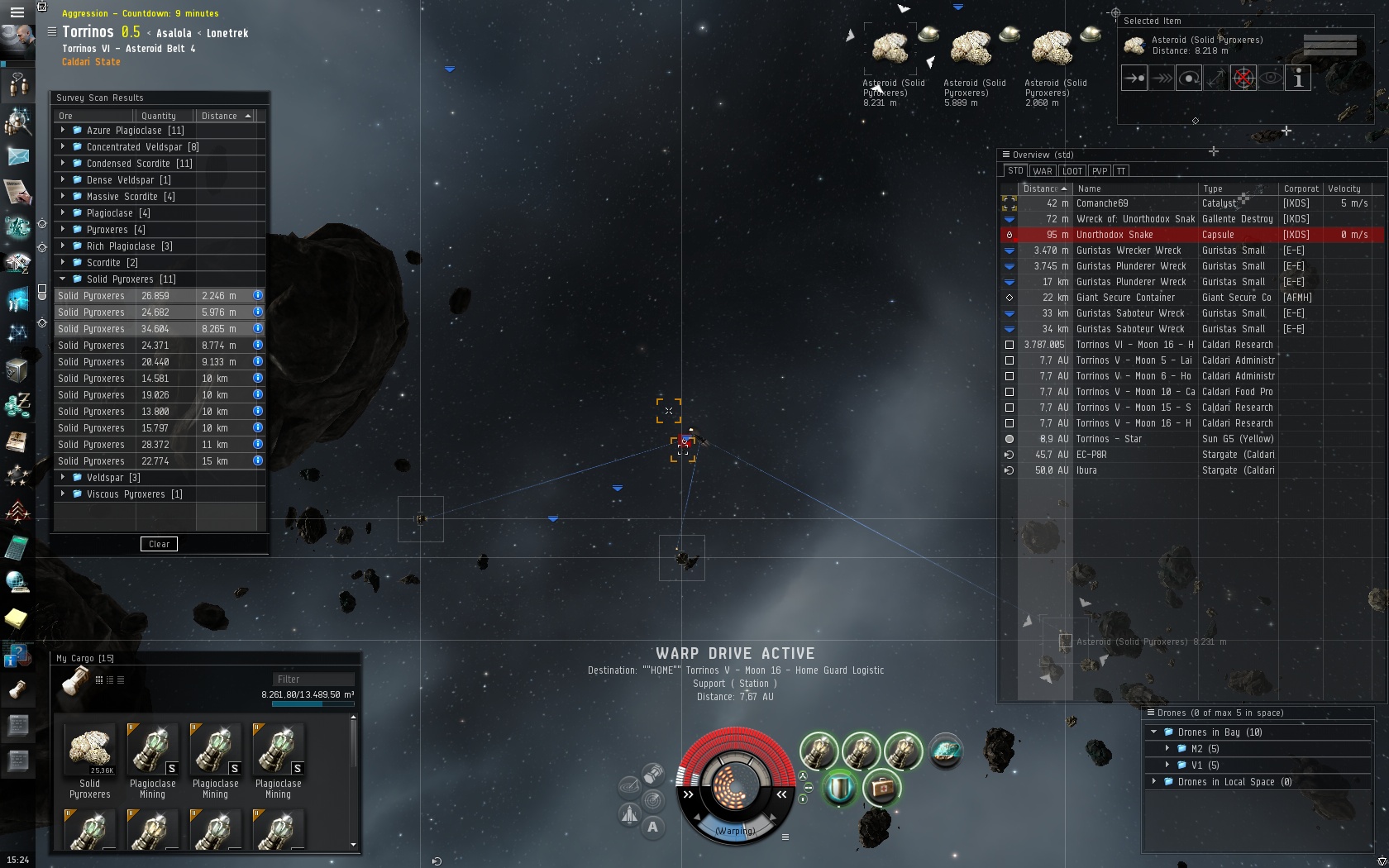This screenshot has height=868, width=1389.
Task: Switch to the WAR overview tab
Action: pos(1042,171)
